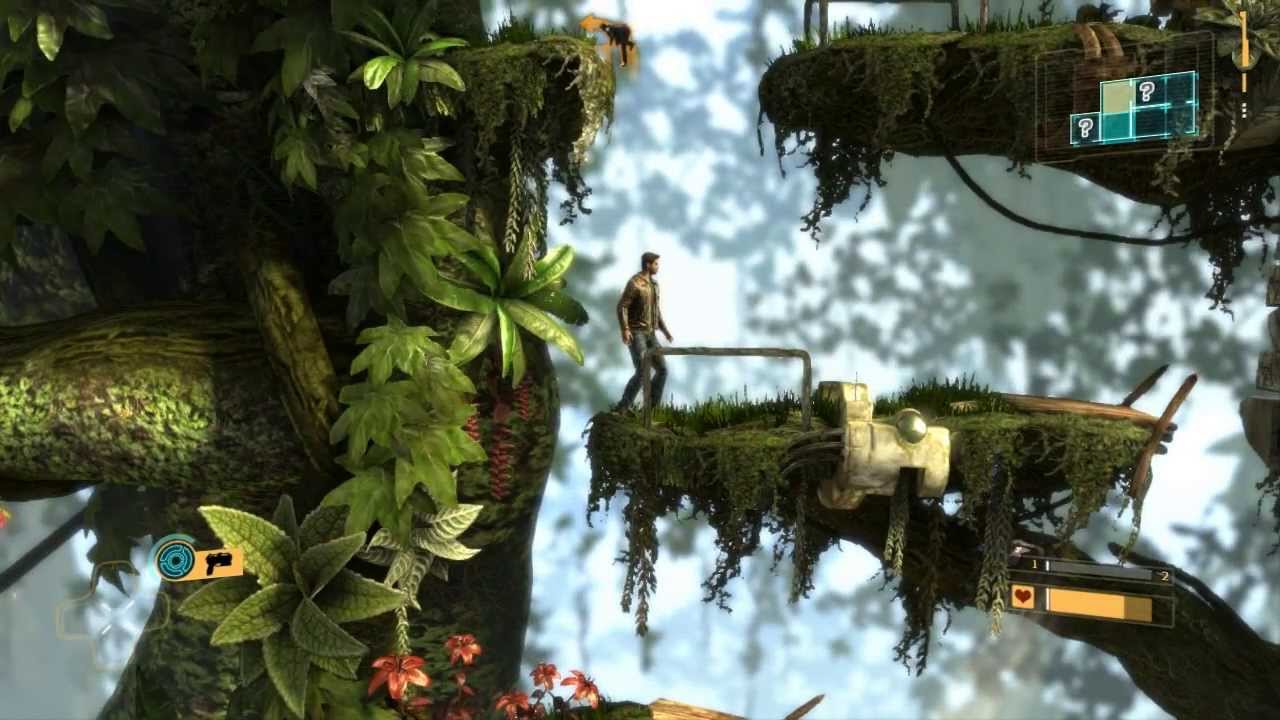Collapse the weapon HUD readout
This screenshot has width=1280, height=720.
200,562
